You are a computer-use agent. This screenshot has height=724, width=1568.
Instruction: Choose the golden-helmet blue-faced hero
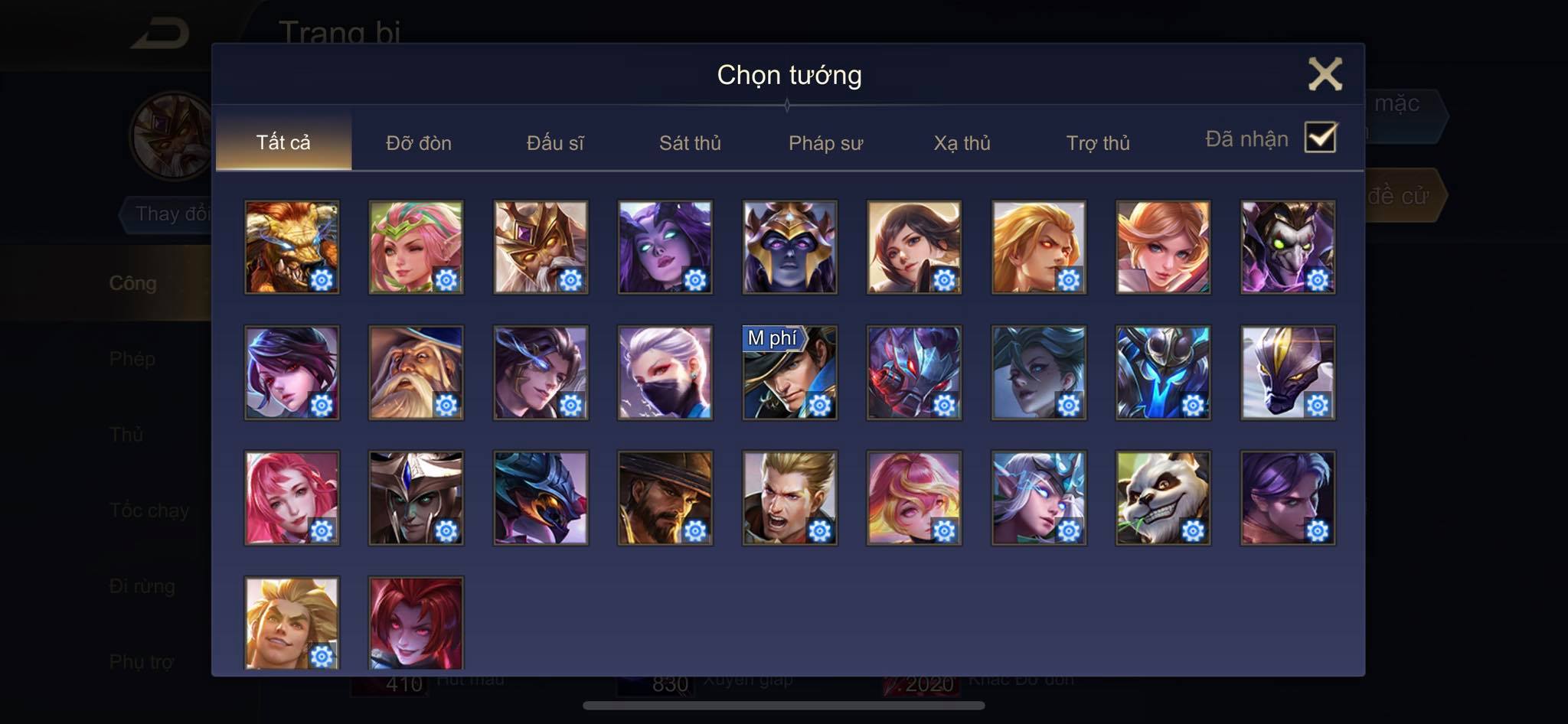coord(789,247)
